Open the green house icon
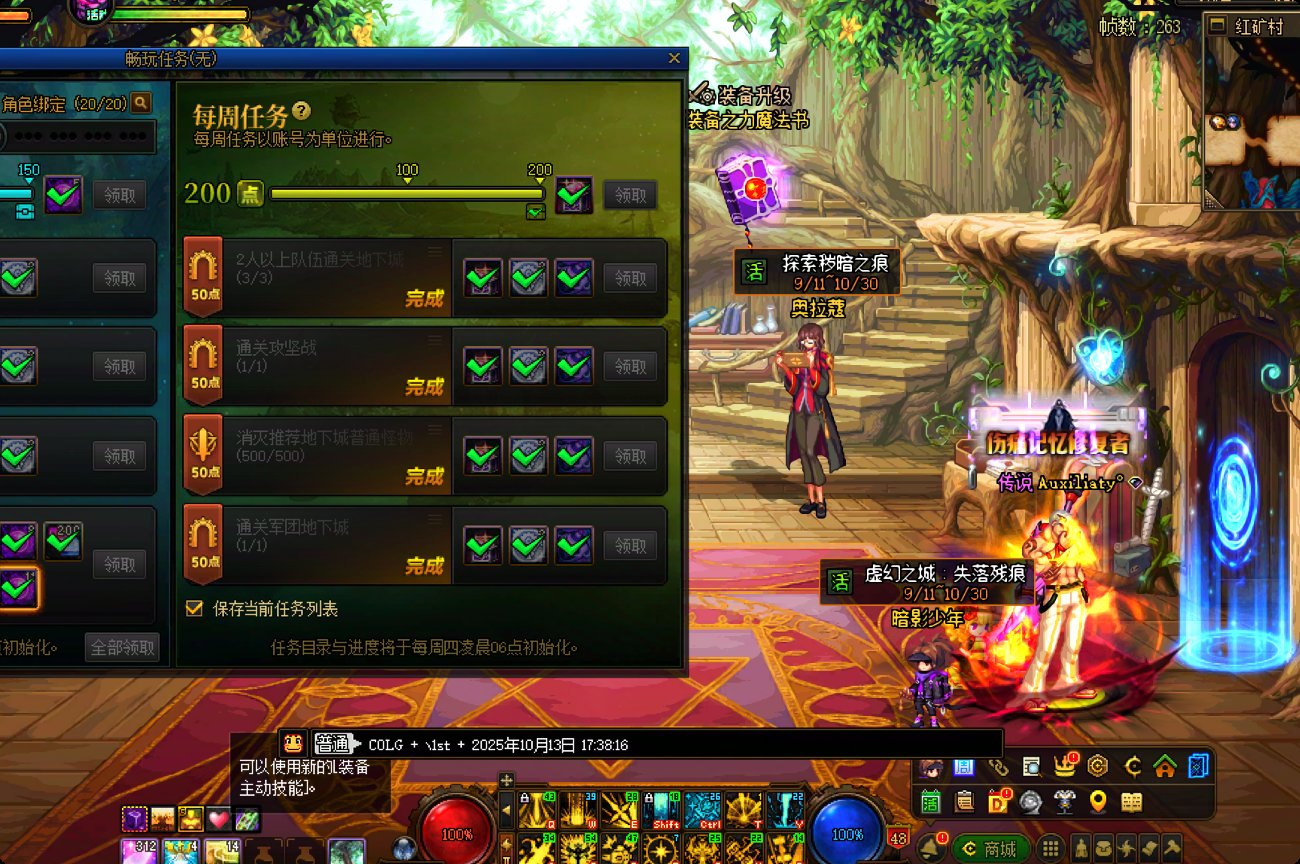Viewport: 1300px width, 864px height. (1164, 767)
